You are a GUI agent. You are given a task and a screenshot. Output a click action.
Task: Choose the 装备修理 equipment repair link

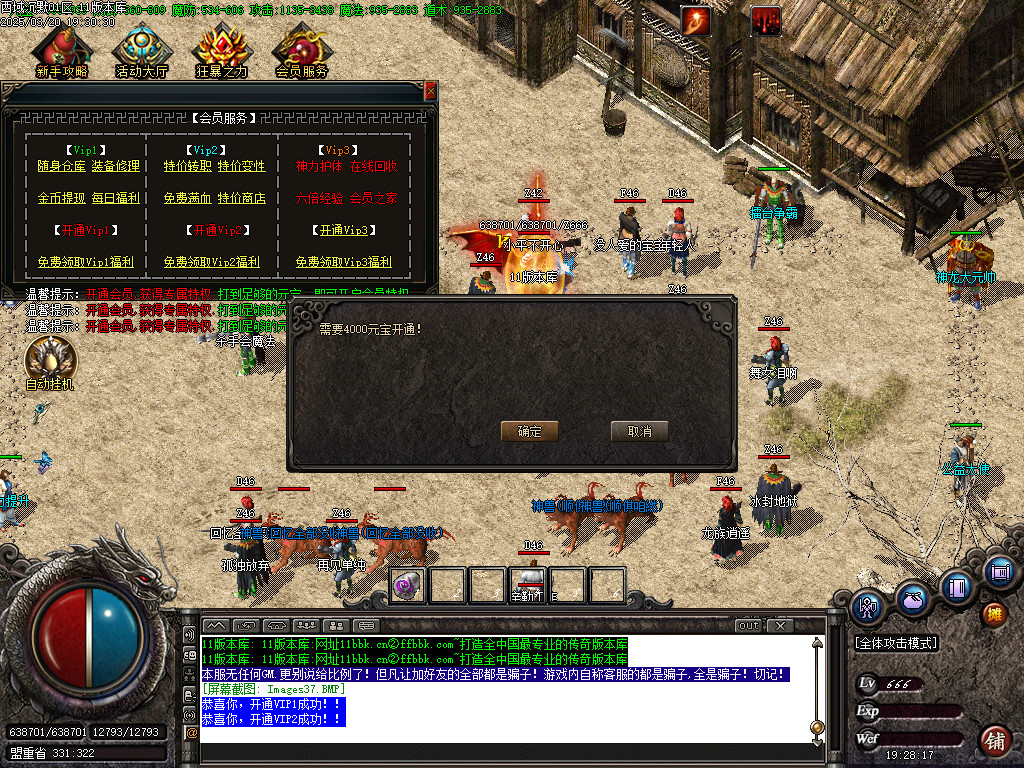pyautogui.click(x=116, y=166)
